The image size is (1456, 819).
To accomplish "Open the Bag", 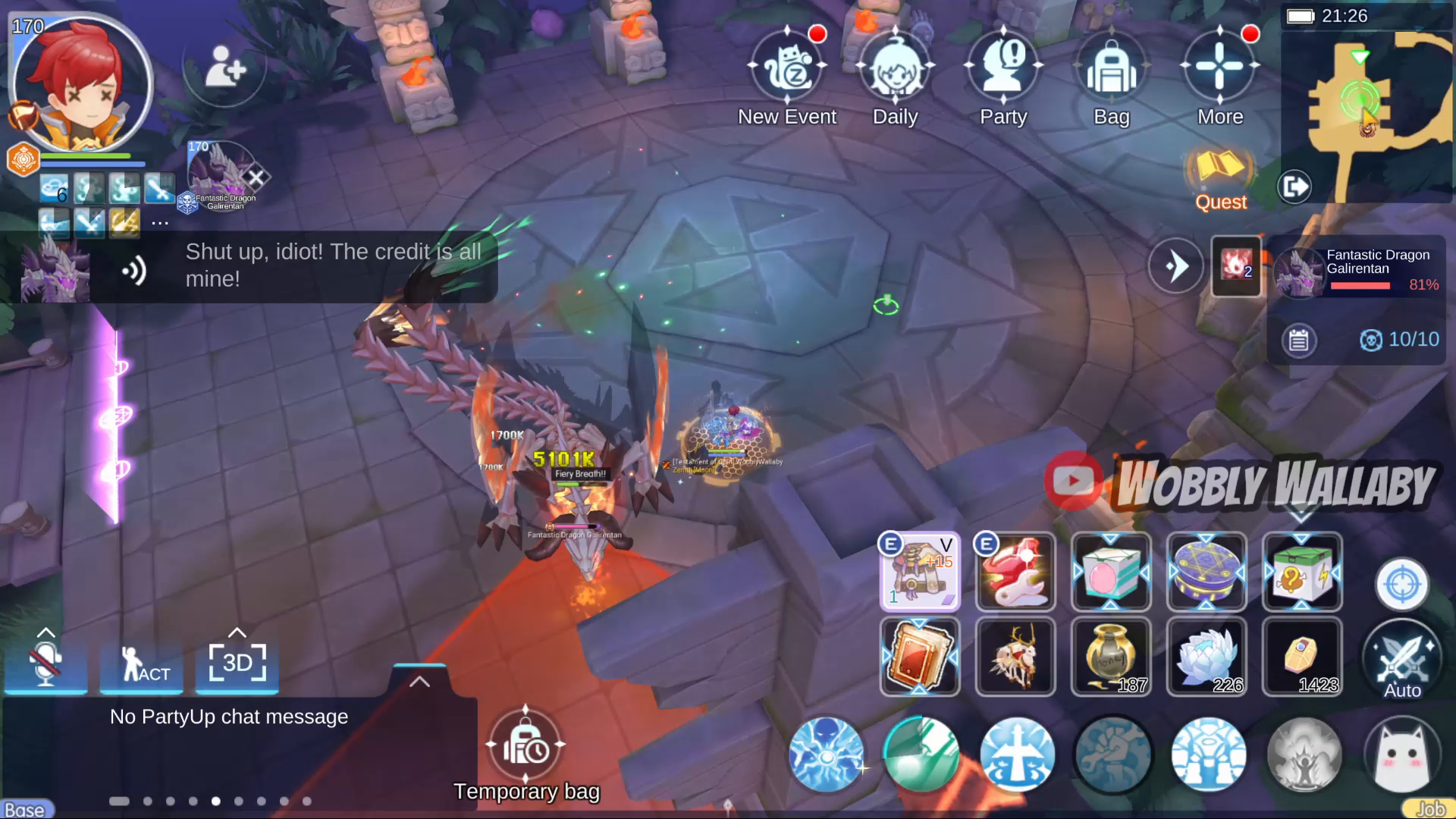I will (1110, 68).
